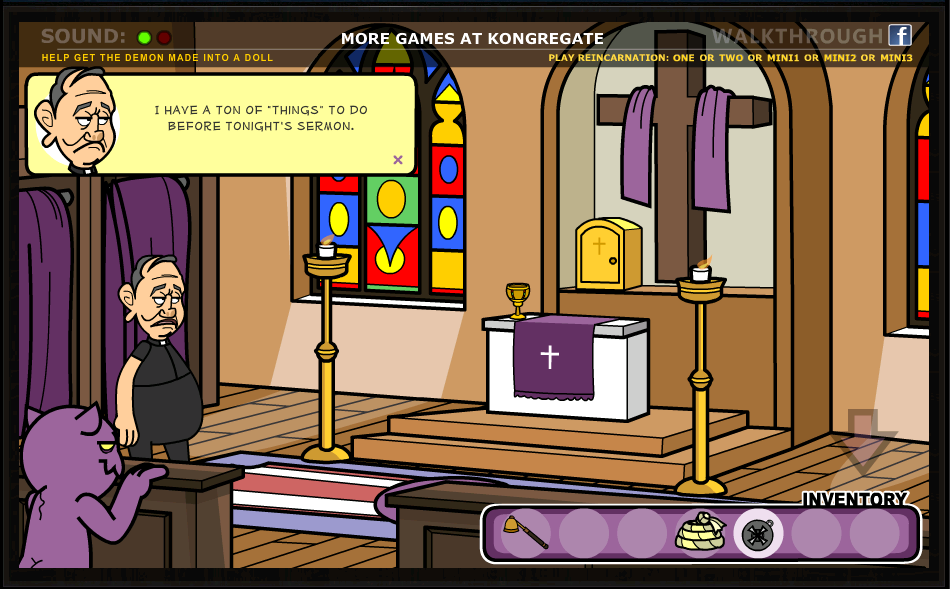Viewport: 950px width, 589px height.
Task: Play Reincarnation ONE link
Action: [x=684, y=58]
